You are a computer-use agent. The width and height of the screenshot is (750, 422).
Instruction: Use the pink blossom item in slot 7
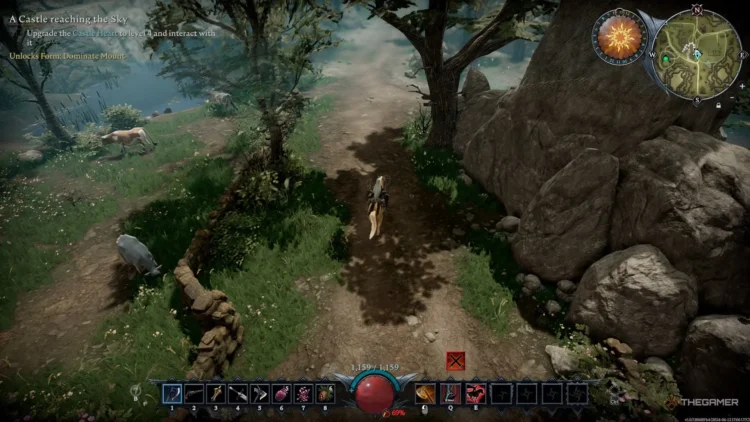[304, 394]
